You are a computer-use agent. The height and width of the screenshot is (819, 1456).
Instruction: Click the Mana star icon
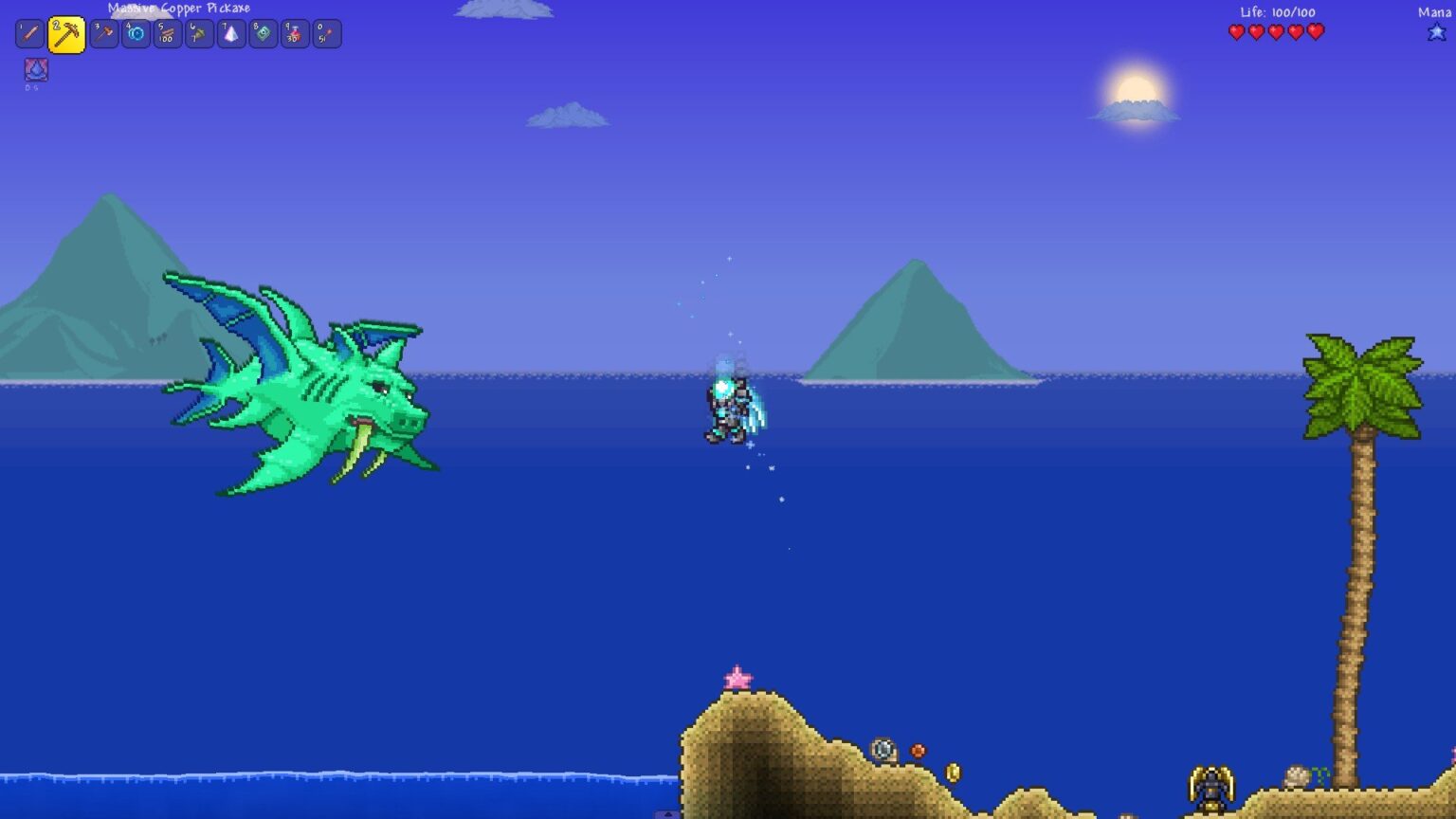pos(1437,31)
